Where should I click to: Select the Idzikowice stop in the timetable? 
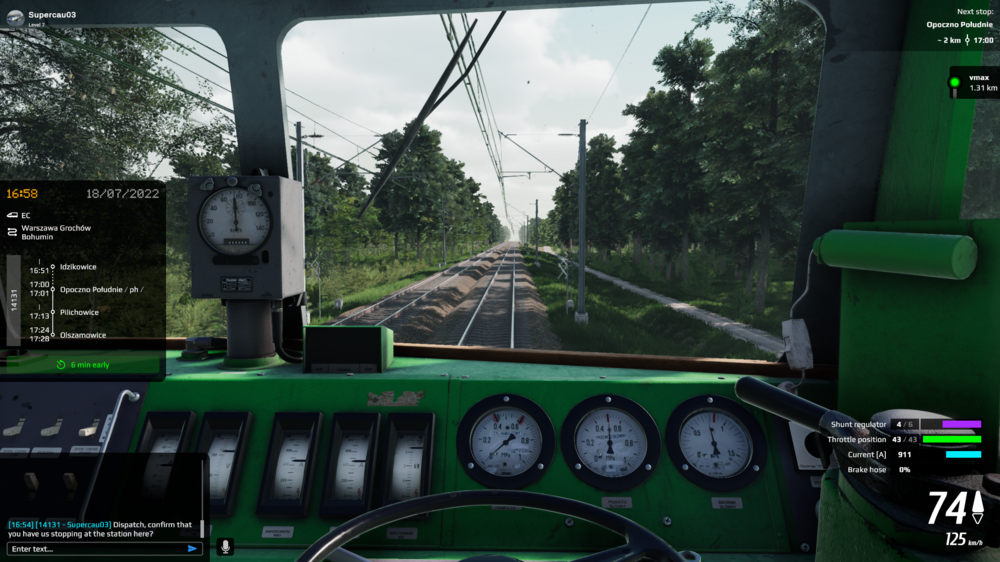[78, 266]
